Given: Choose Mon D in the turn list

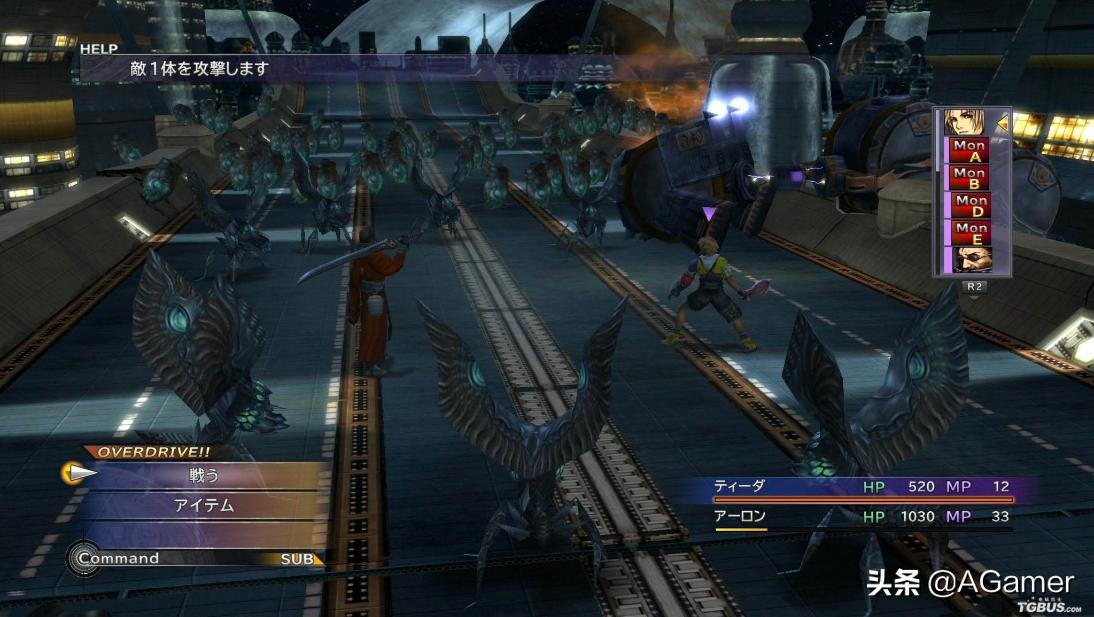Looking at the screenshot, I should tap(970, 206).
